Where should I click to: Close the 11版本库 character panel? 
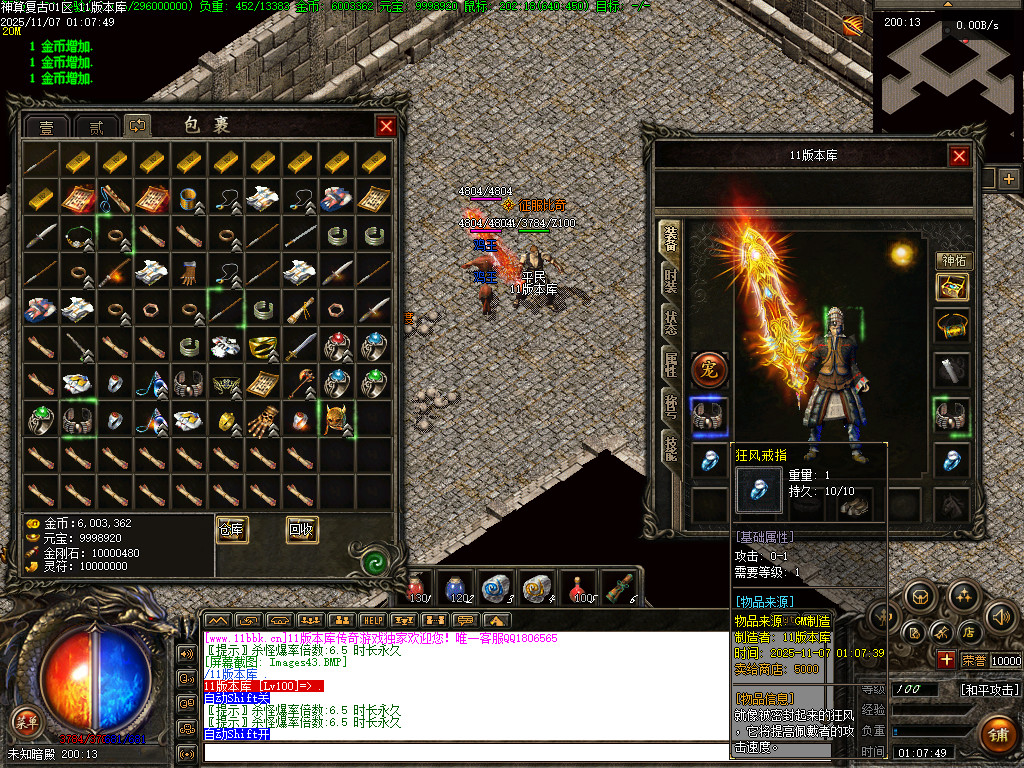[959, 156]
